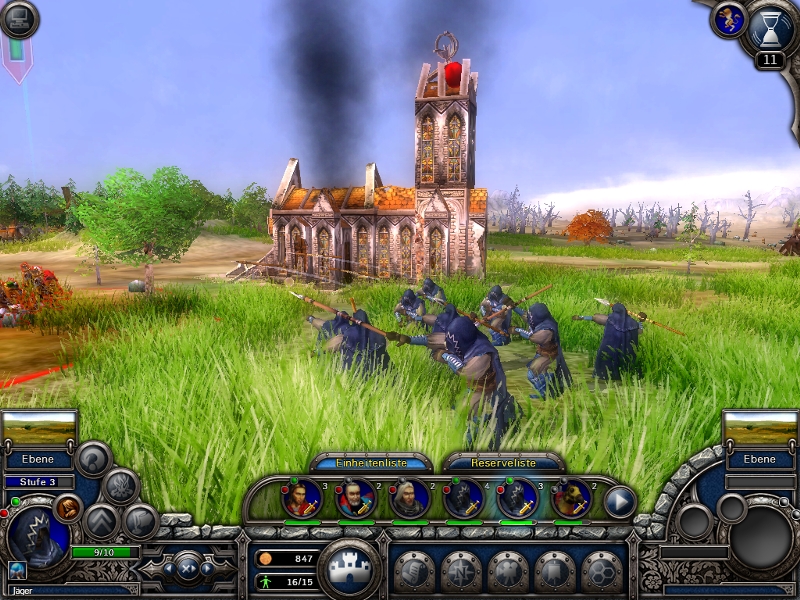Select the hooded unit portrait with count 4
Viewport: 800px width, 600px height.
(x=463, y=499)
